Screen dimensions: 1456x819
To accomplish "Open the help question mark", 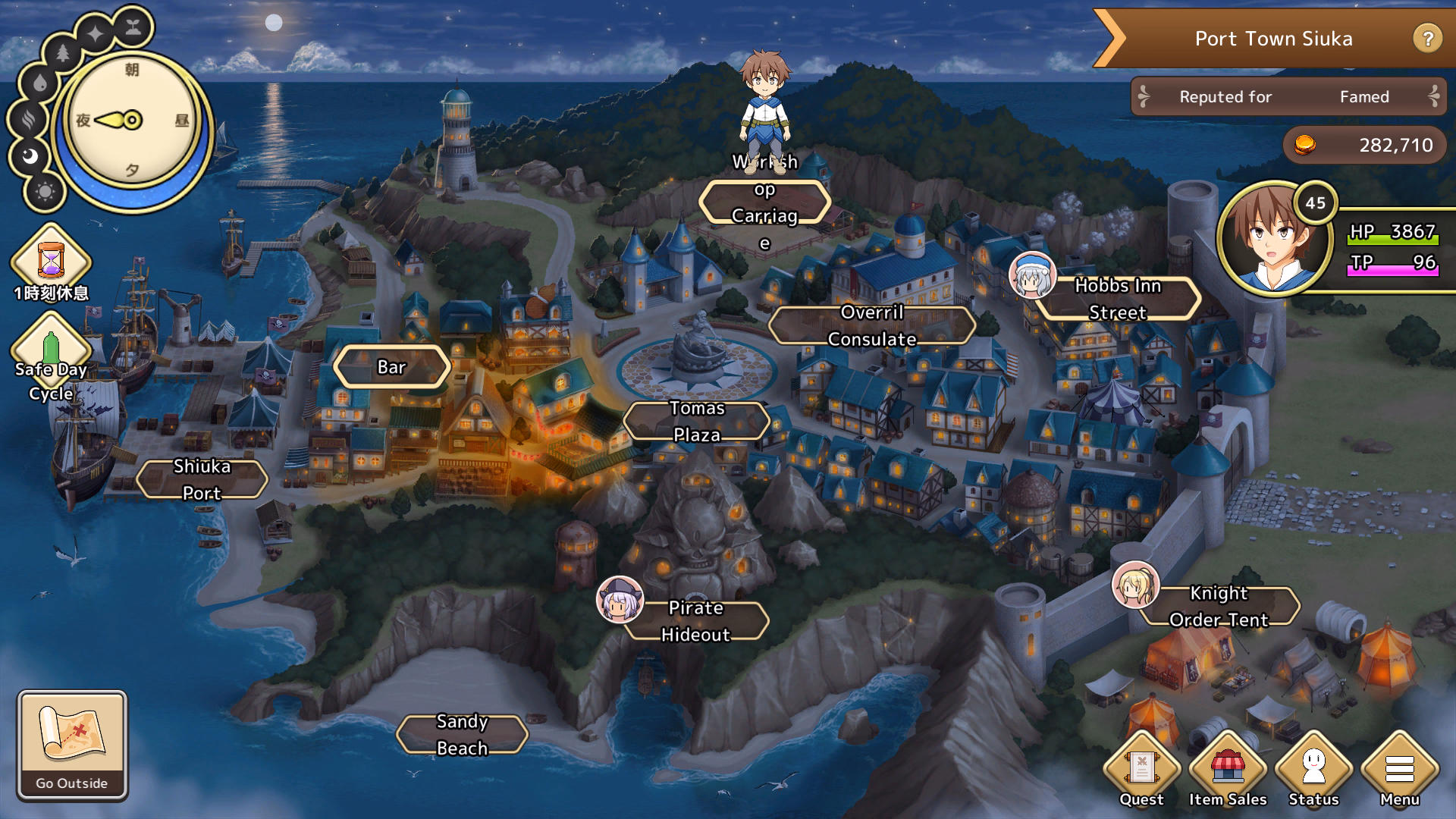I will (x=1427, y=38).
